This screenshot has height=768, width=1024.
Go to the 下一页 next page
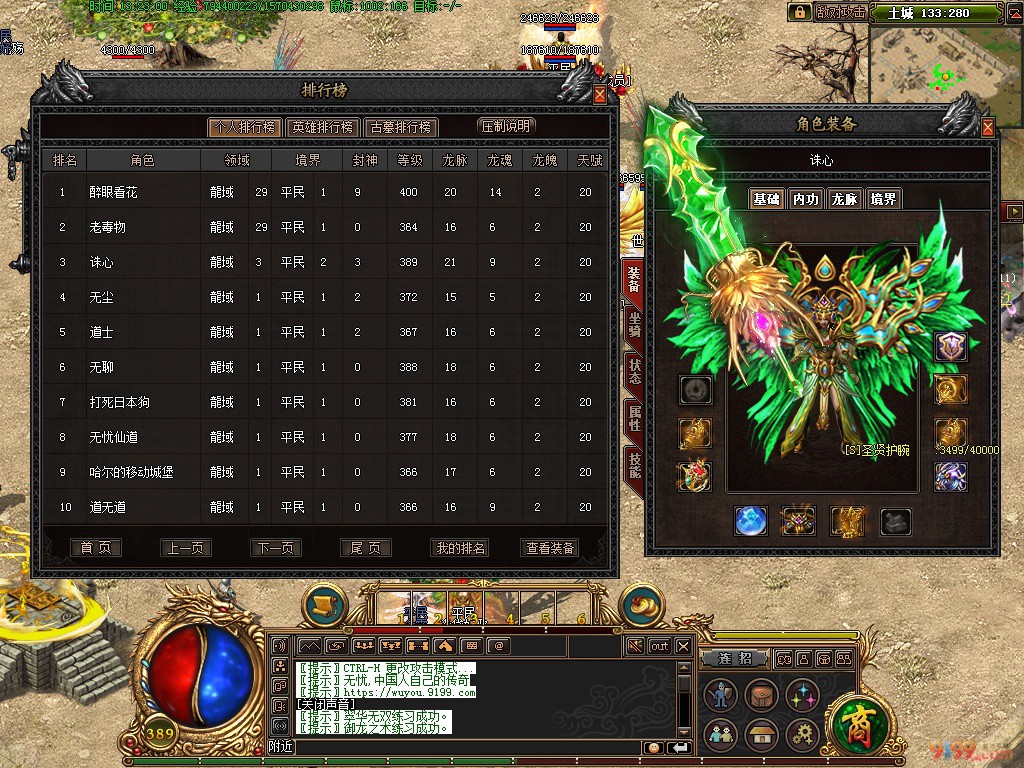tap(275, 548)
